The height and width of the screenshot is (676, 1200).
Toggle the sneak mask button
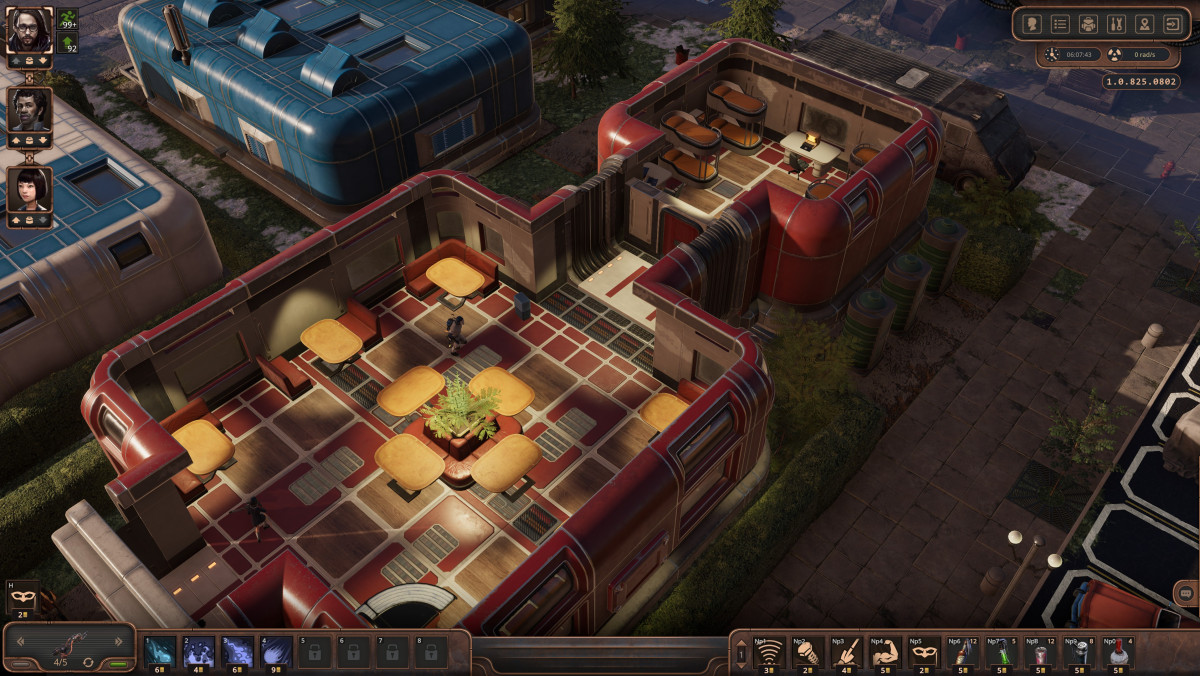pos(21,597)
